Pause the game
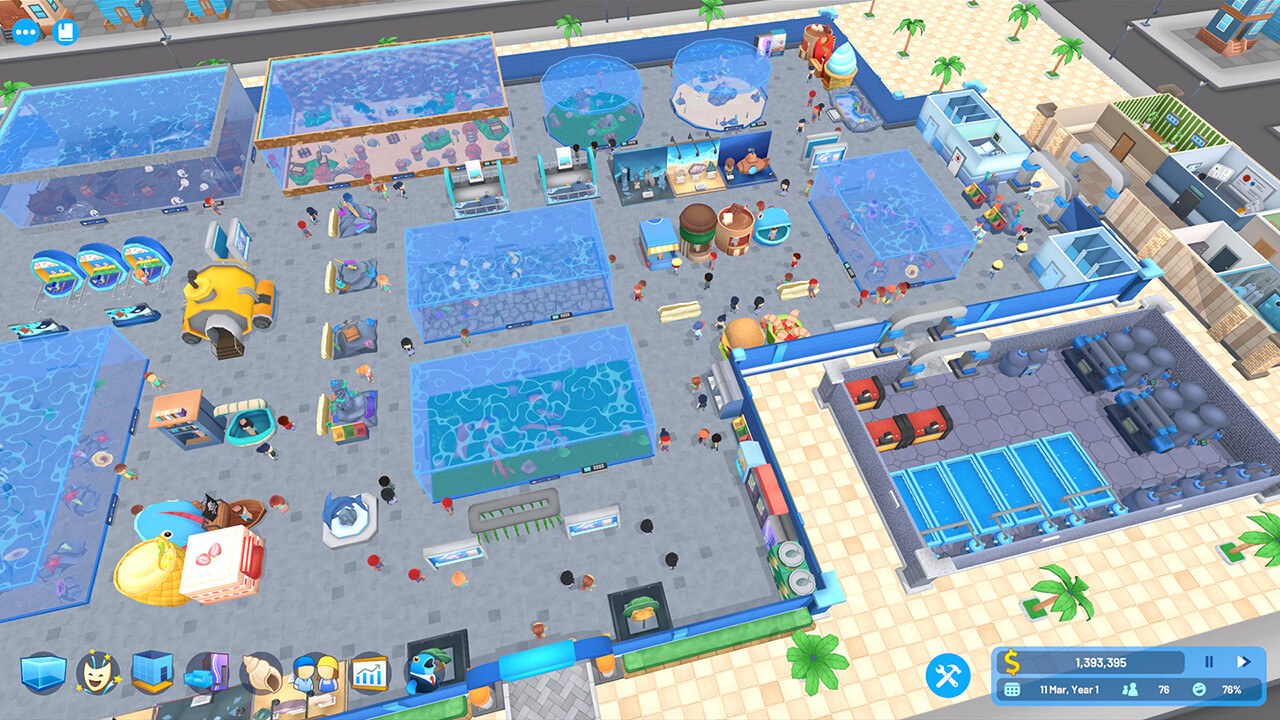This screenshot has width=1280, height=720. (1209, 660)
